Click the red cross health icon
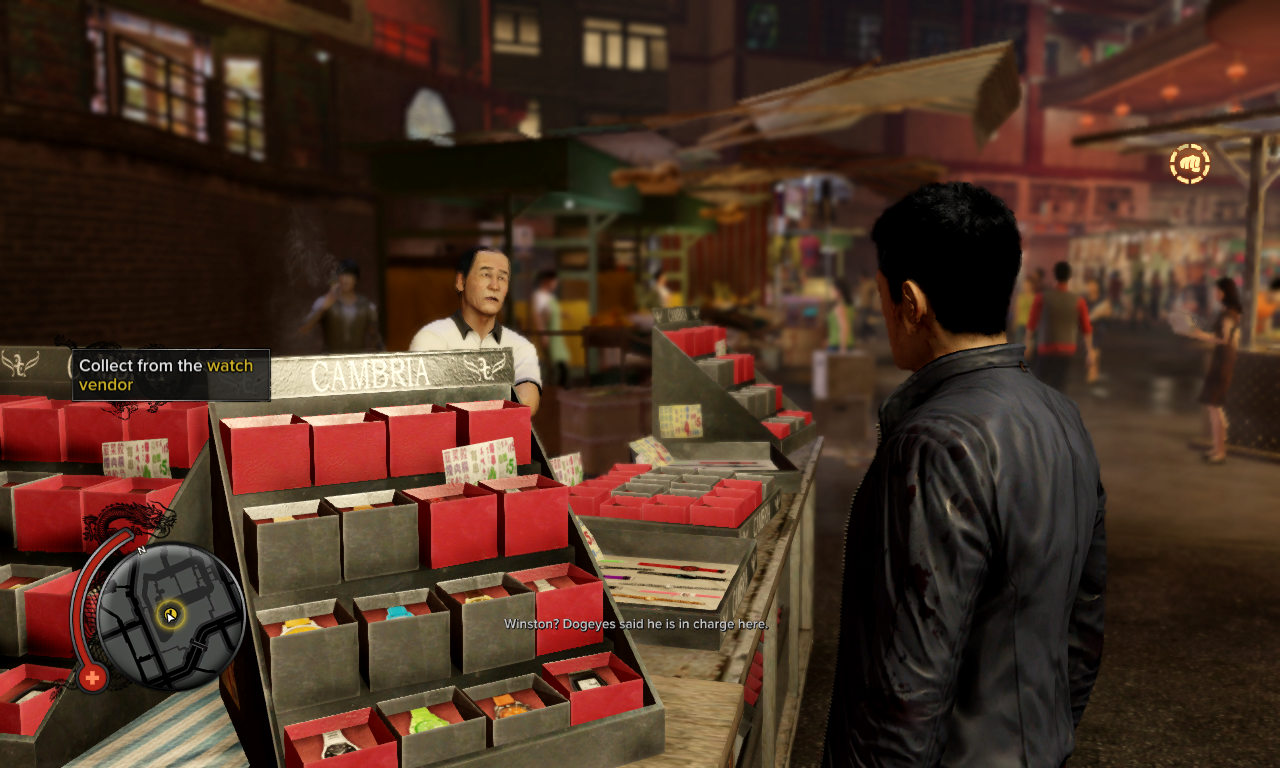The height and width of the screenshot is (768, 1280). click(x=92, y=677)
